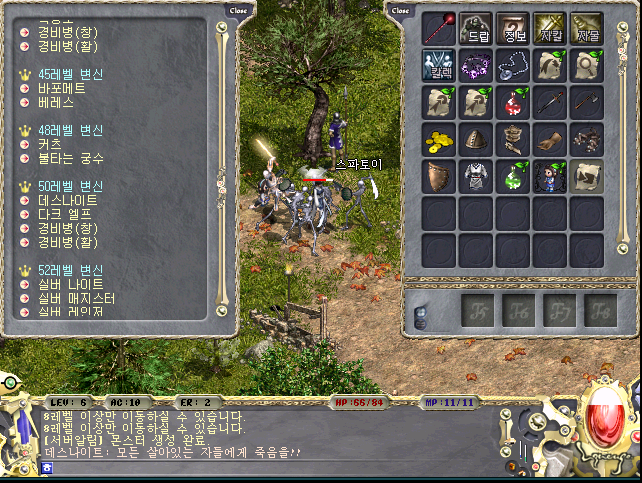The height and width of the screenshot is (483, 642).
Task: Close the inventory window
Action: pyautogui.click(x=400, y=10)
